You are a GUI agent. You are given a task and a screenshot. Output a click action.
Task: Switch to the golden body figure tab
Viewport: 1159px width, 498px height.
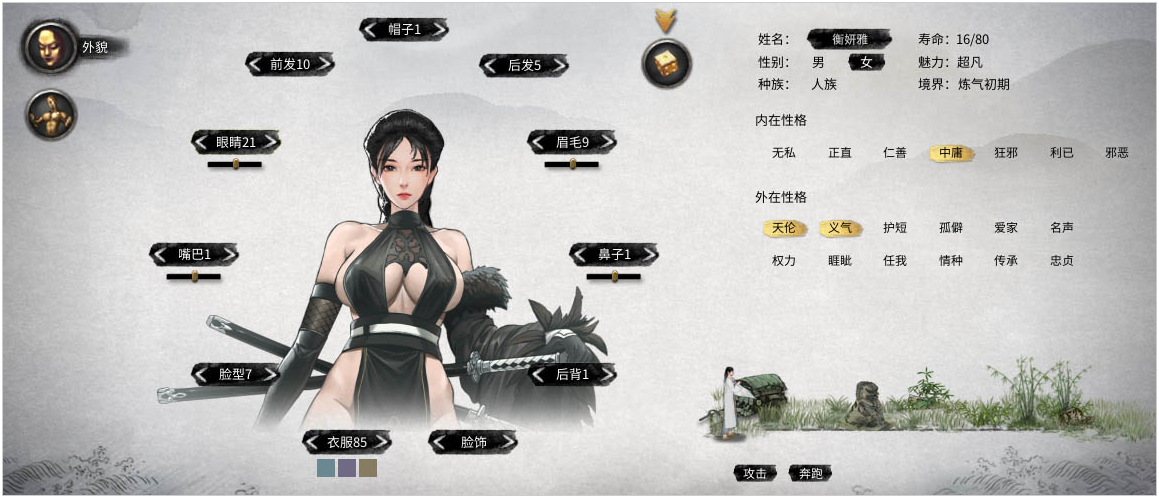tap(51, 115)
